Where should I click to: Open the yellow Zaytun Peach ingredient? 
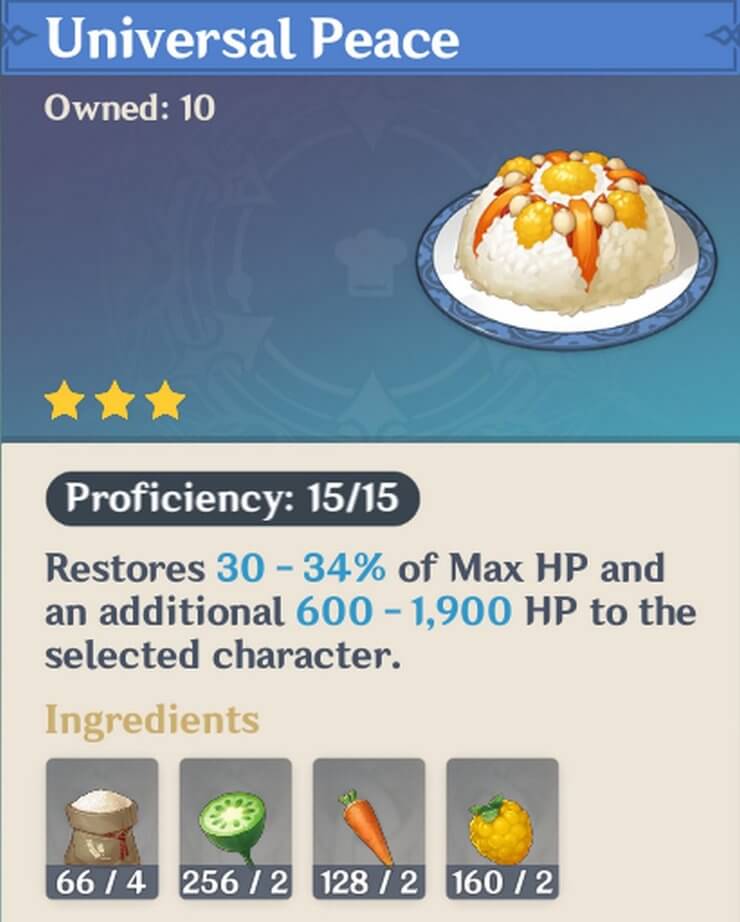[x=502, y=813]
